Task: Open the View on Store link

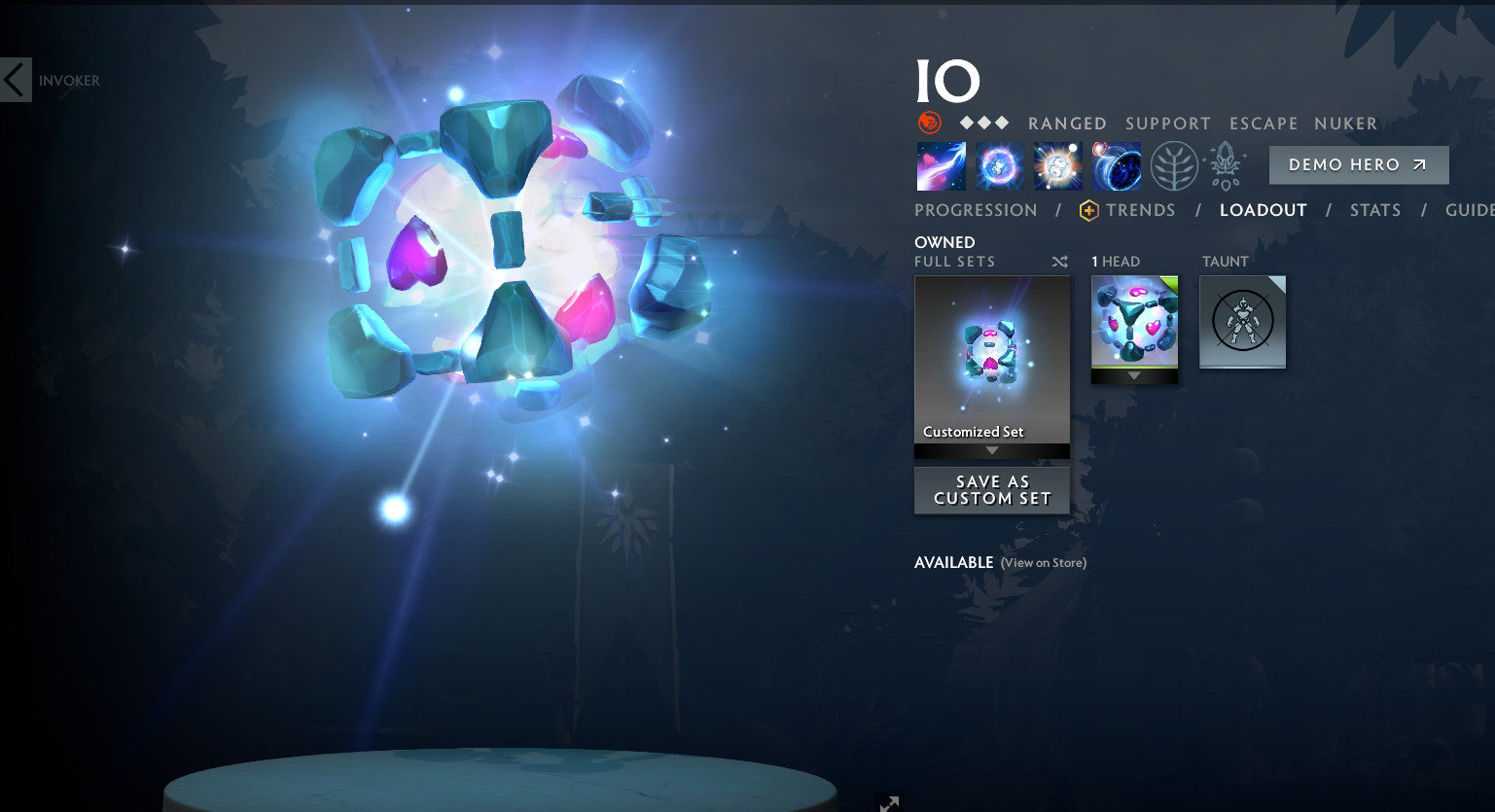Action: click(x=1042, y=562)
